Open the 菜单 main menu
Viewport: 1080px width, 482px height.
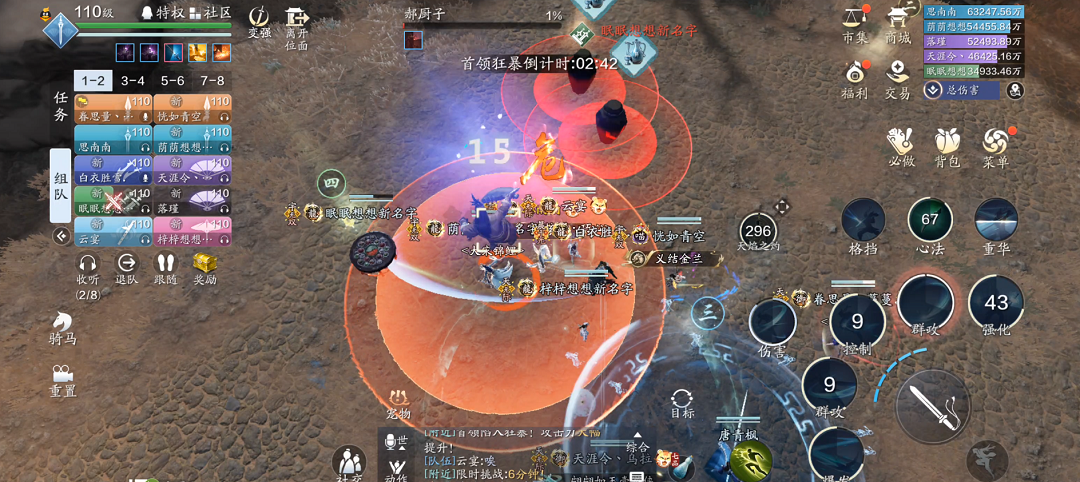point(995,146)
